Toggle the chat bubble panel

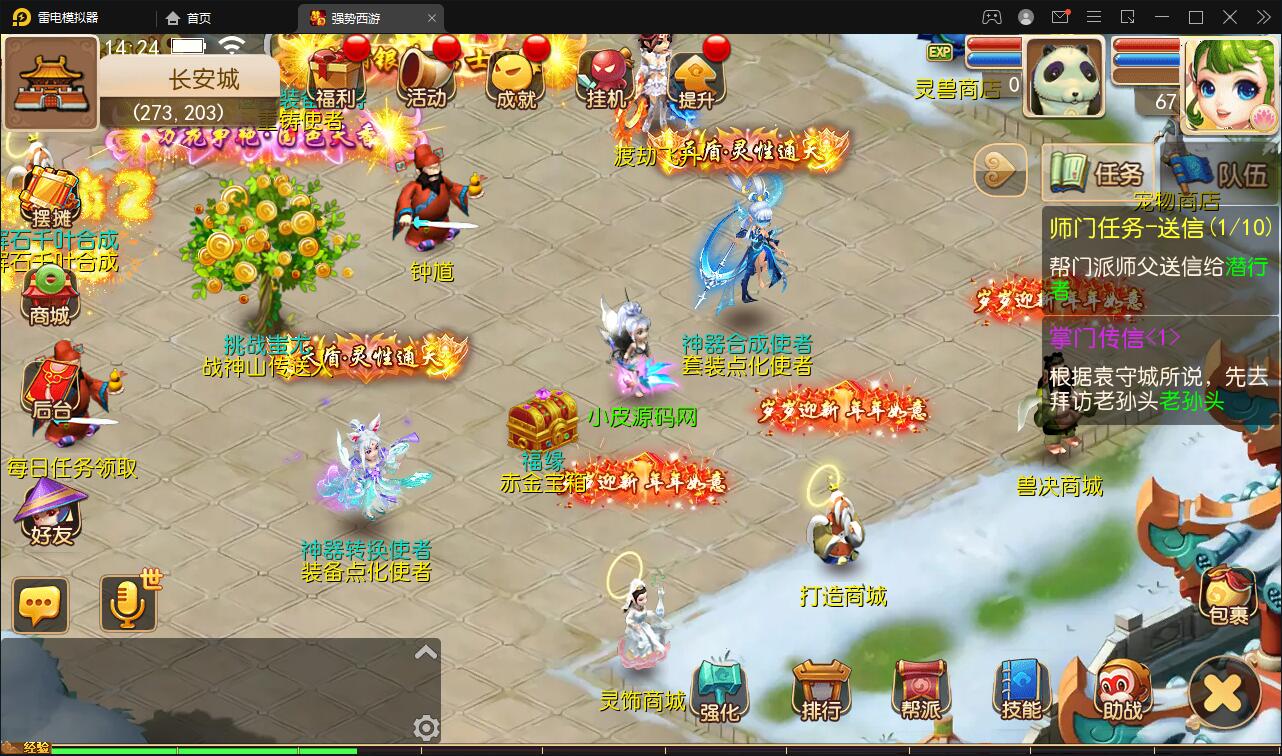point(40,605)
